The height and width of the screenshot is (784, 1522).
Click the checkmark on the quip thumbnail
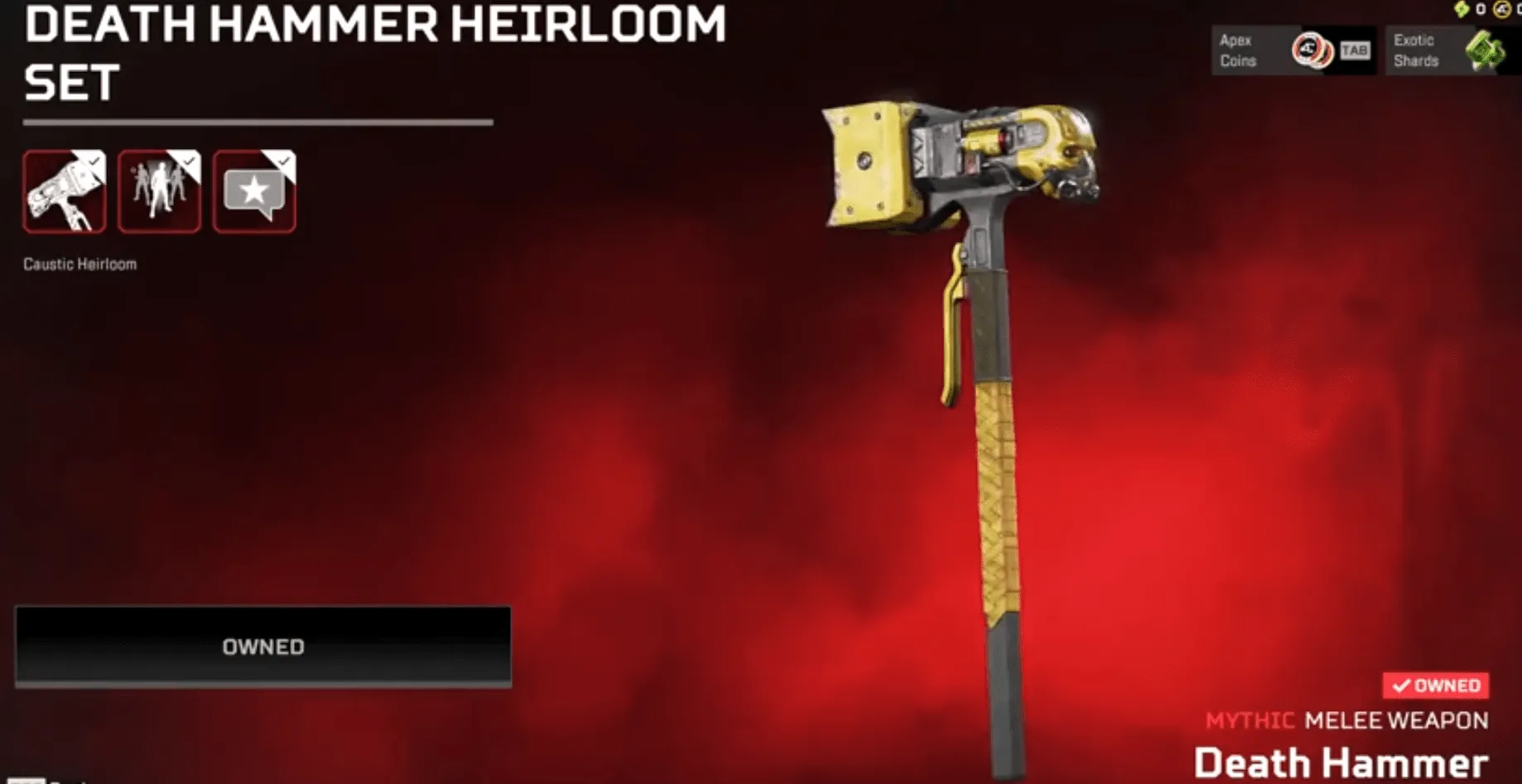point(284,162)
